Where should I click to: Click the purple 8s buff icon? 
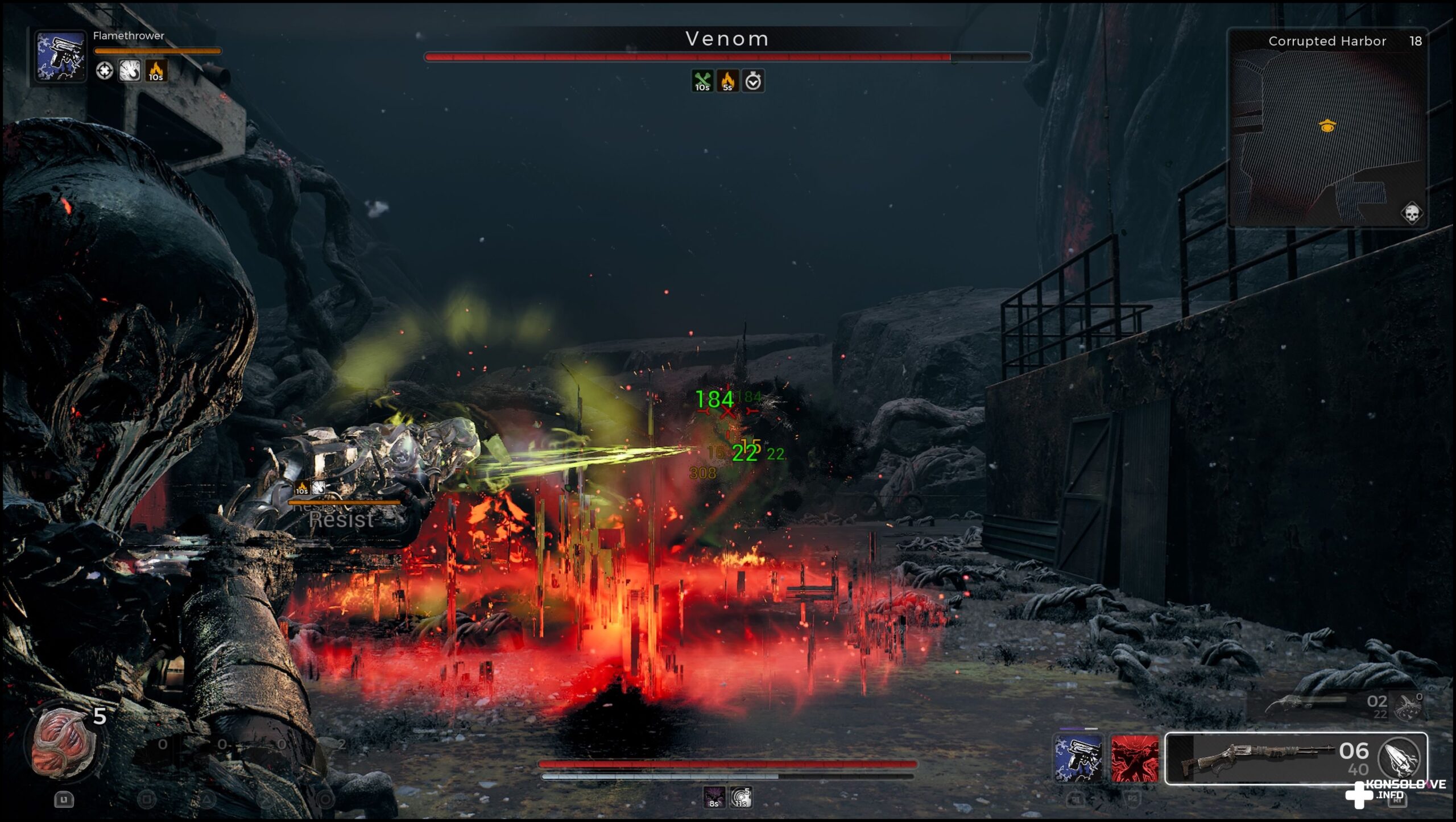(x=714, y=797)
